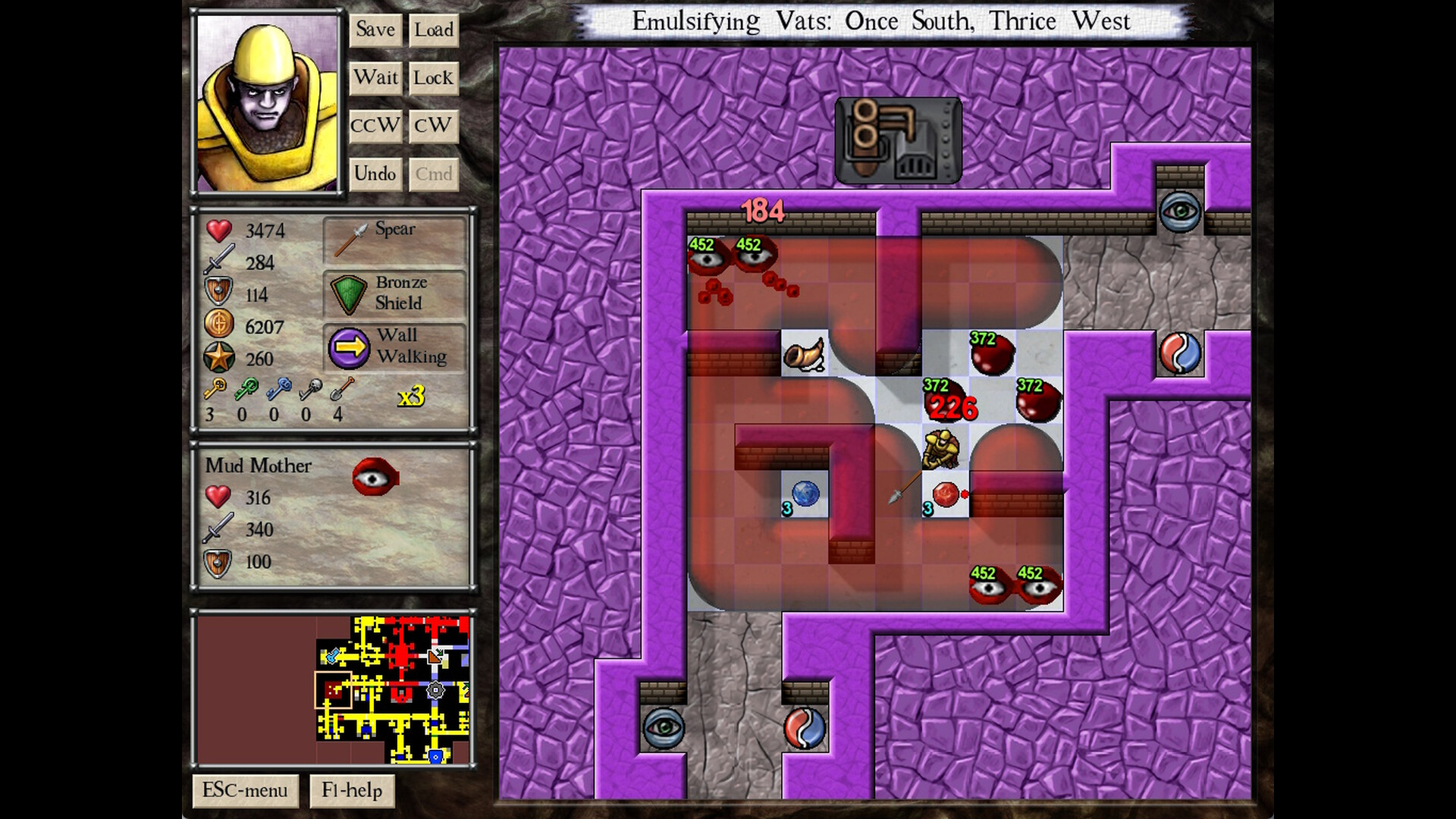The image size is (1456, 819).
Task: Toggle the Lock button
Action: 433,78
